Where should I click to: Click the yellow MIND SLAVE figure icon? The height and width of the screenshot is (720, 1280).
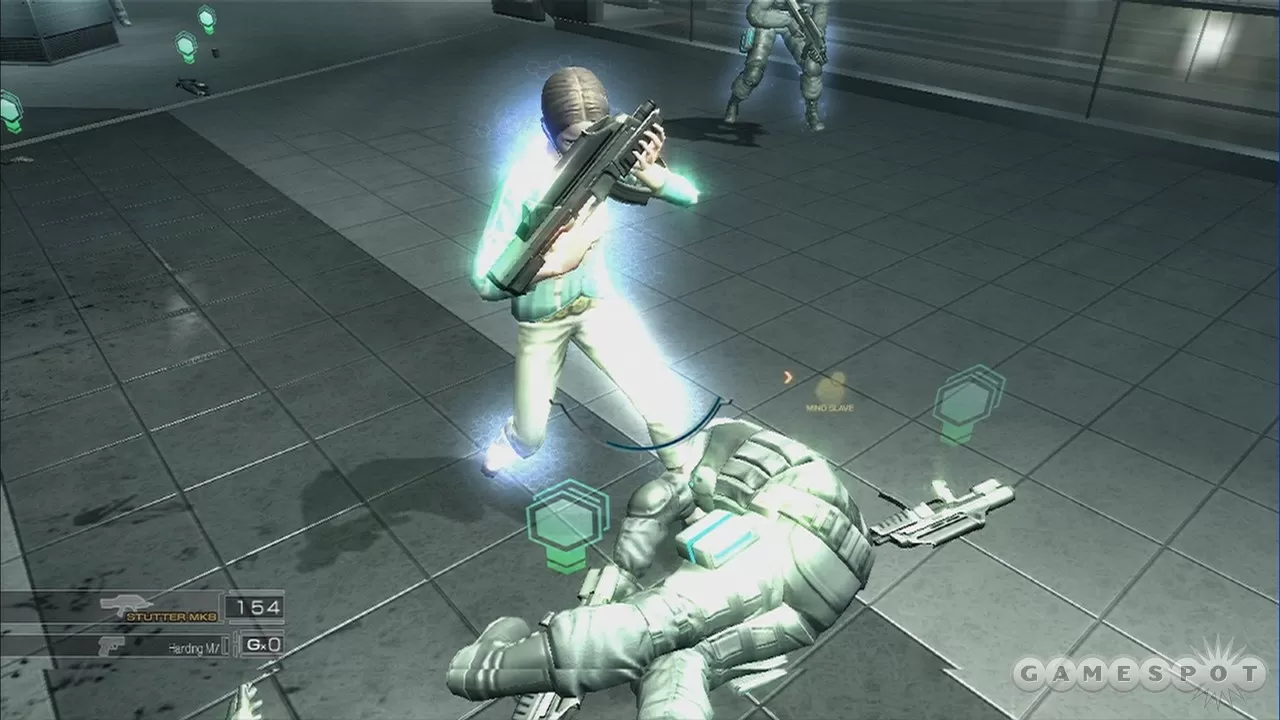pos(828,384)
